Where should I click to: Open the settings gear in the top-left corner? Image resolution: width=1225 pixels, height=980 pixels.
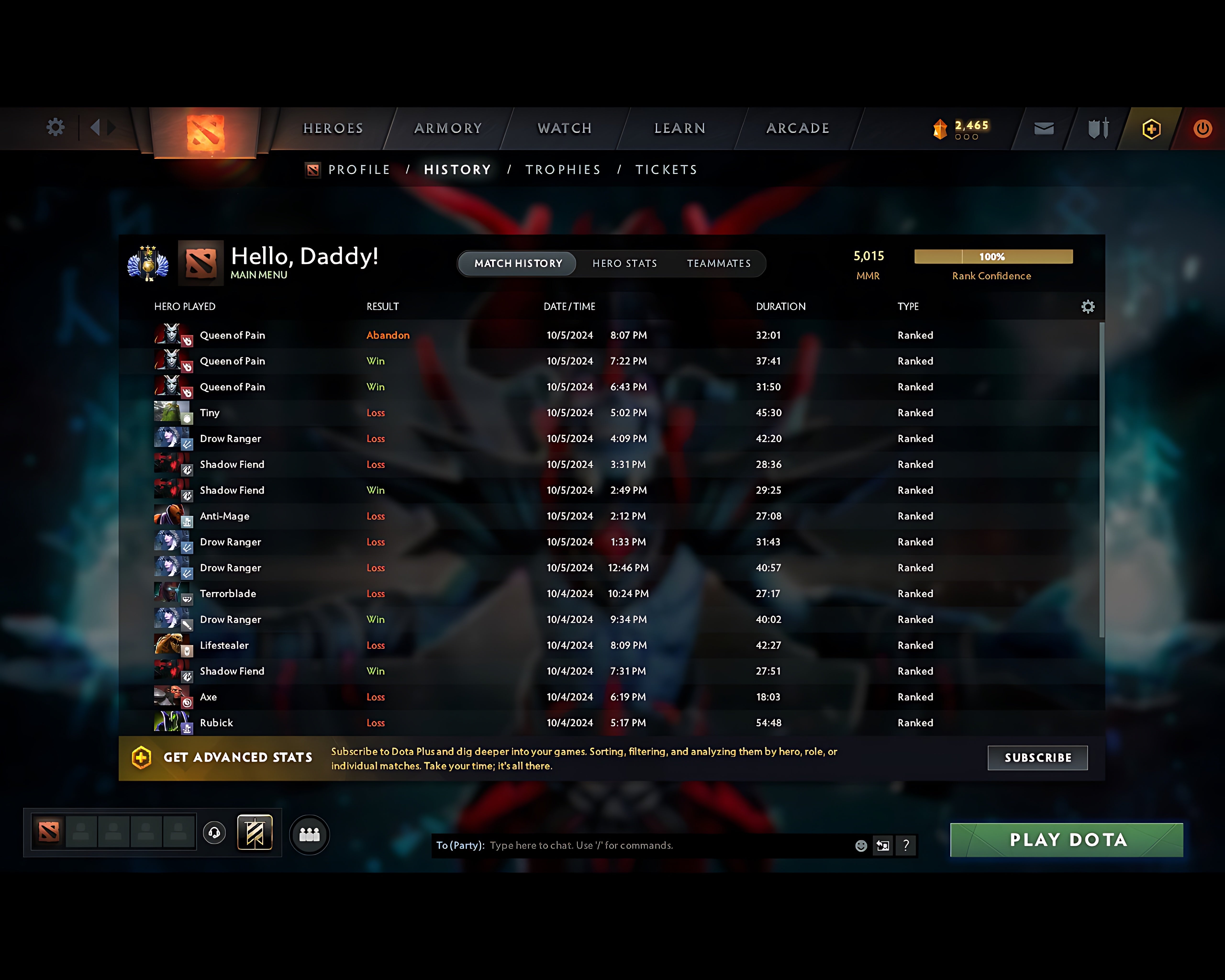pyautogui.click(x=55, y=127)
